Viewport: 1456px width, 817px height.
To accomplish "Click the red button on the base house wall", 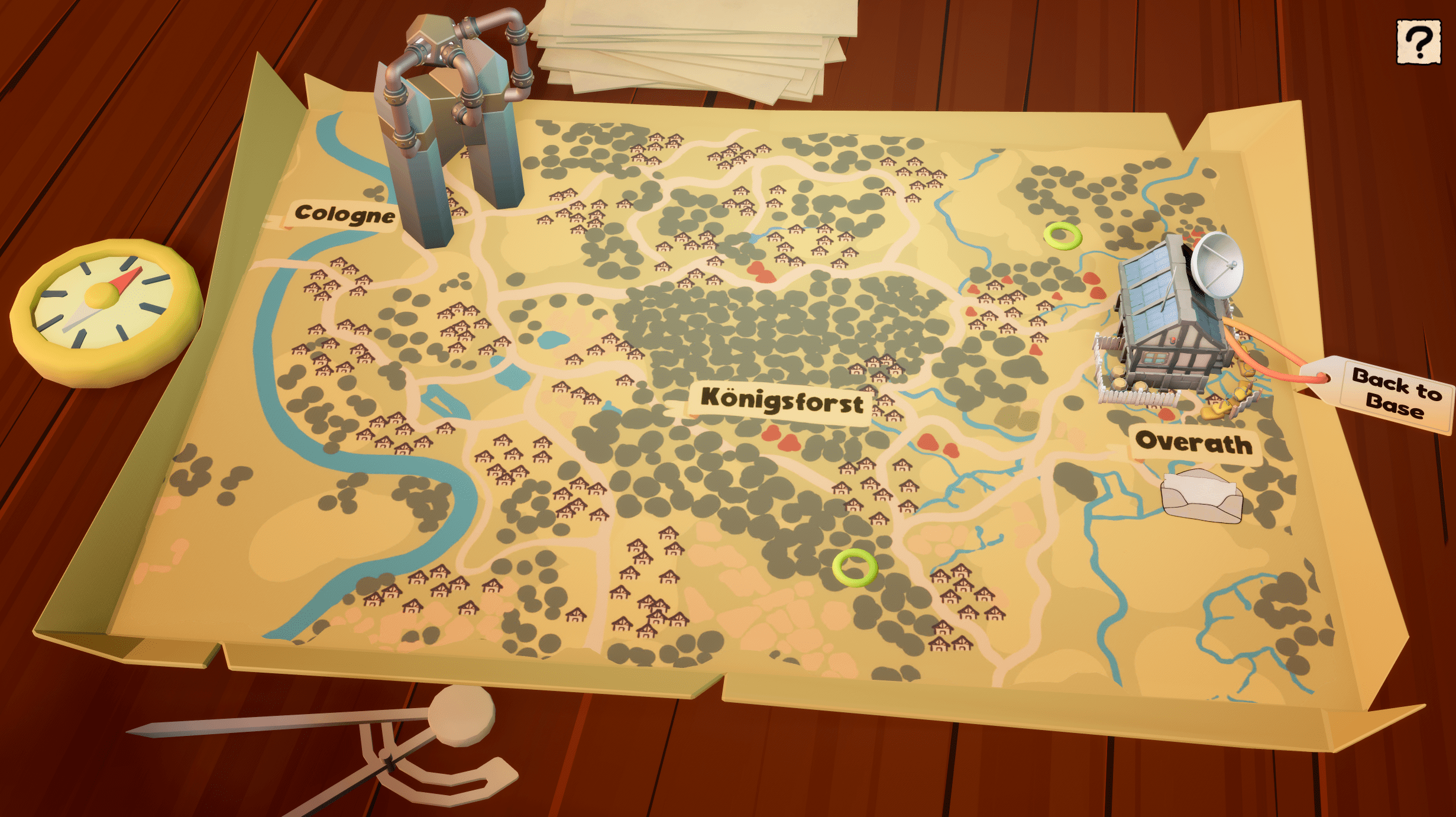I will pyautogui.click(x=1173, y=340).
